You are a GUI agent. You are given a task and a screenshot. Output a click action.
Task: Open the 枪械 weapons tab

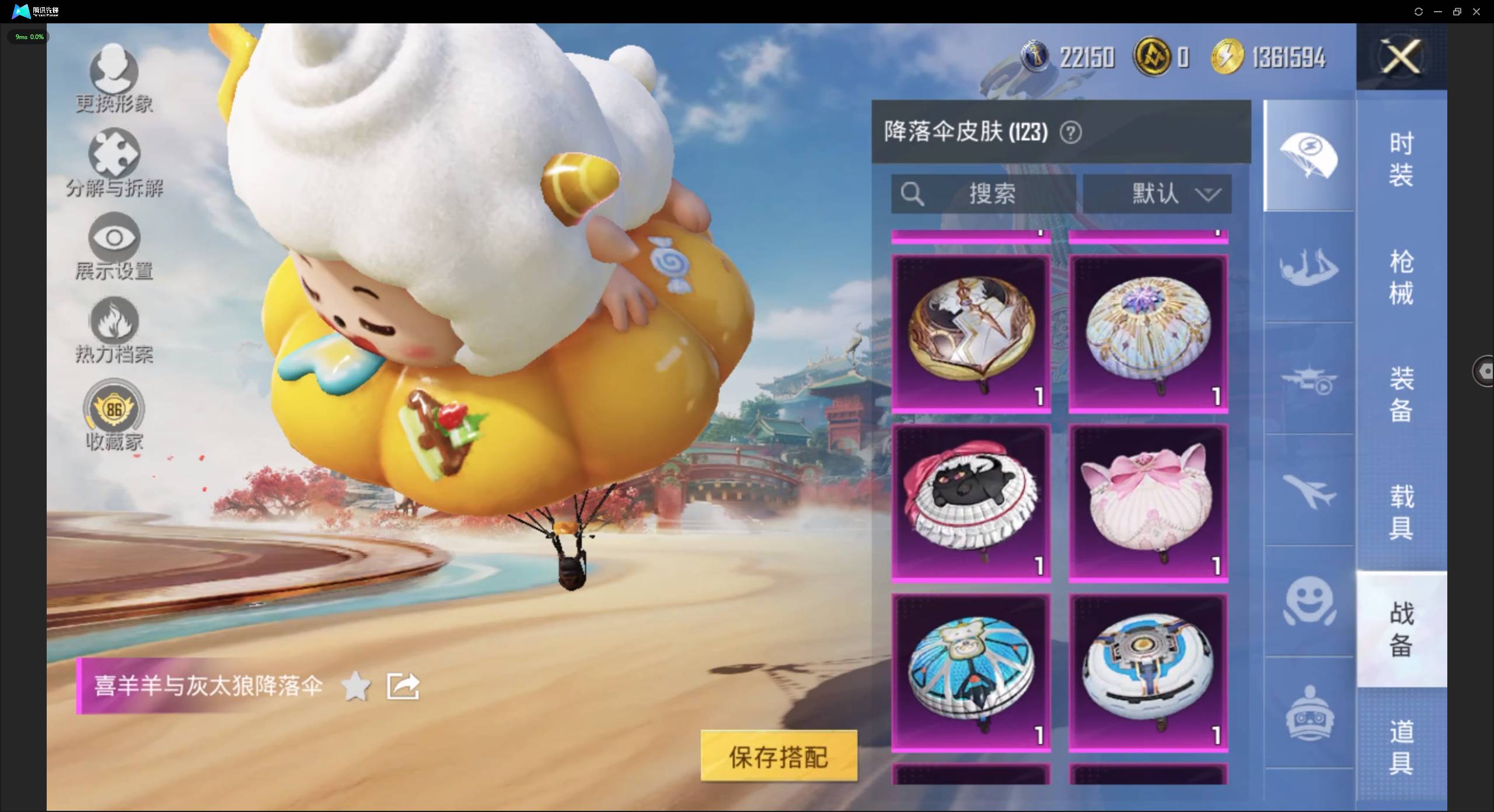1402,277
